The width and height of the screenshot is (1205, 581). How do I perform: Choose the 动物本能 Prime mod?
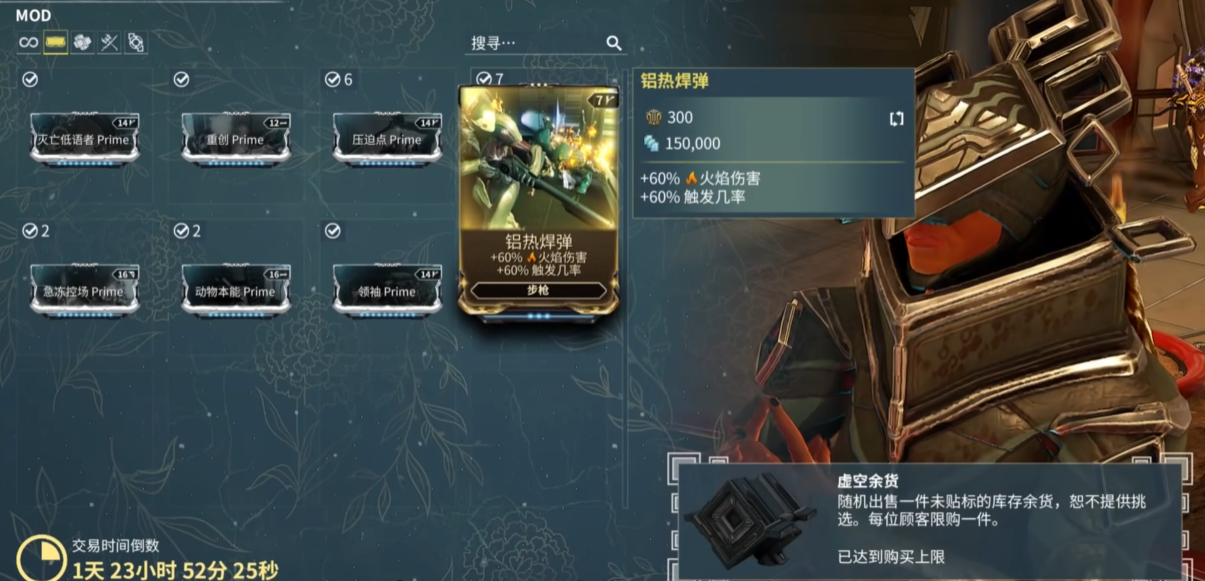tap(236, 291)
